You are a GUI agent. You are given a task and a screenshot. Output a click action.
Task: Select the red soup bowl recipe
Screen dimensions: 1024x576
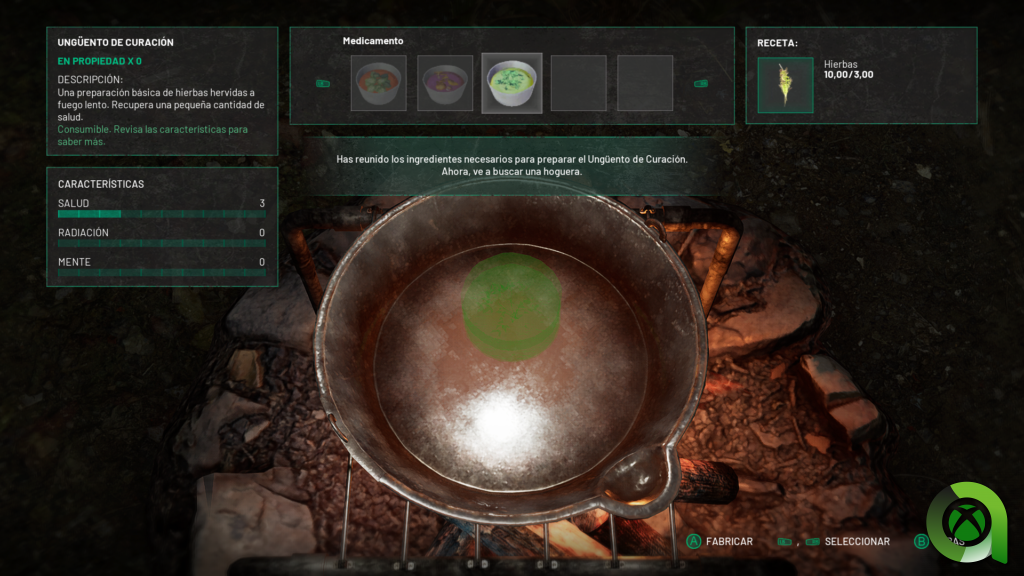[378, 83]
